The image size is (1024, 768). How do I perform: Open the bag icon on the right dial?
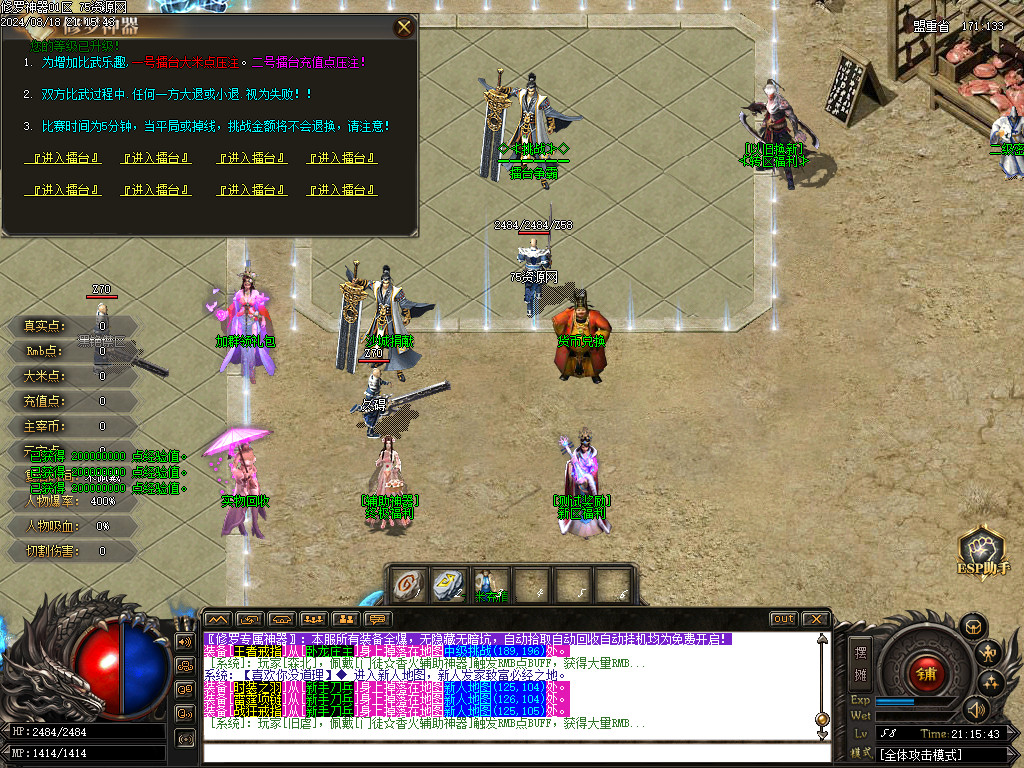(971, 626)
